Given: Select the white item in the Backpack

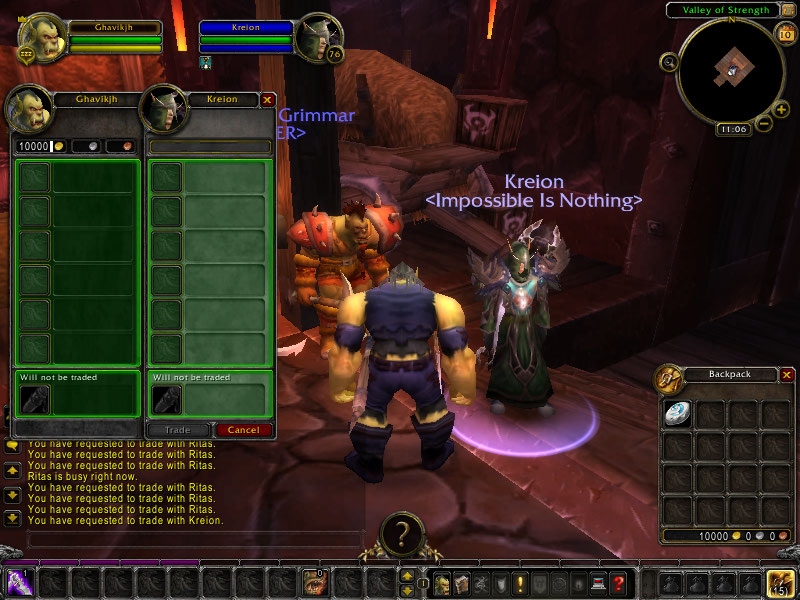Looking at the screenshot, I should pos(677,414).
